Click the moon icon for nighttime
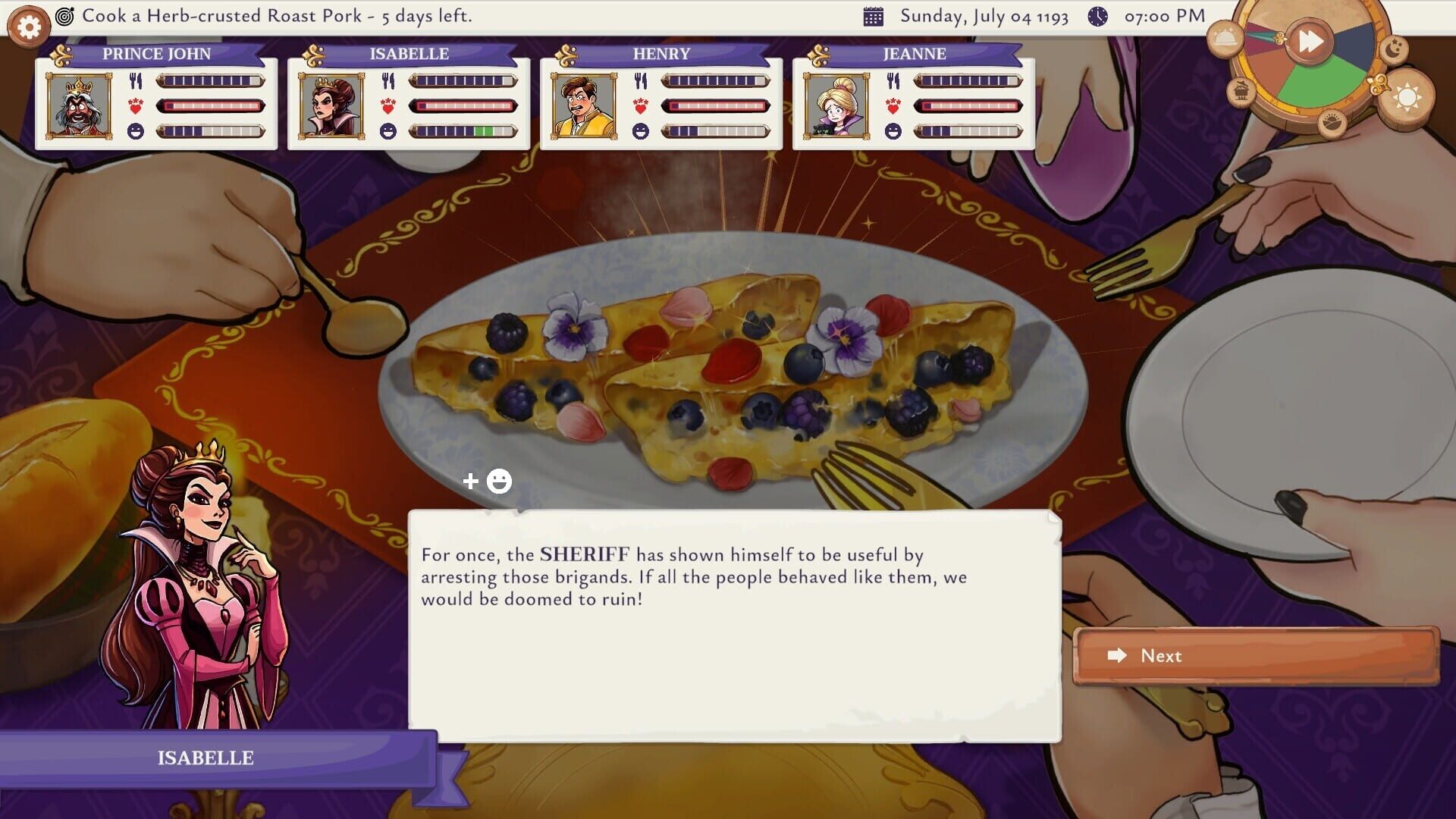This screenshot has width=1456, height=819. click(x=1393, y=49)
